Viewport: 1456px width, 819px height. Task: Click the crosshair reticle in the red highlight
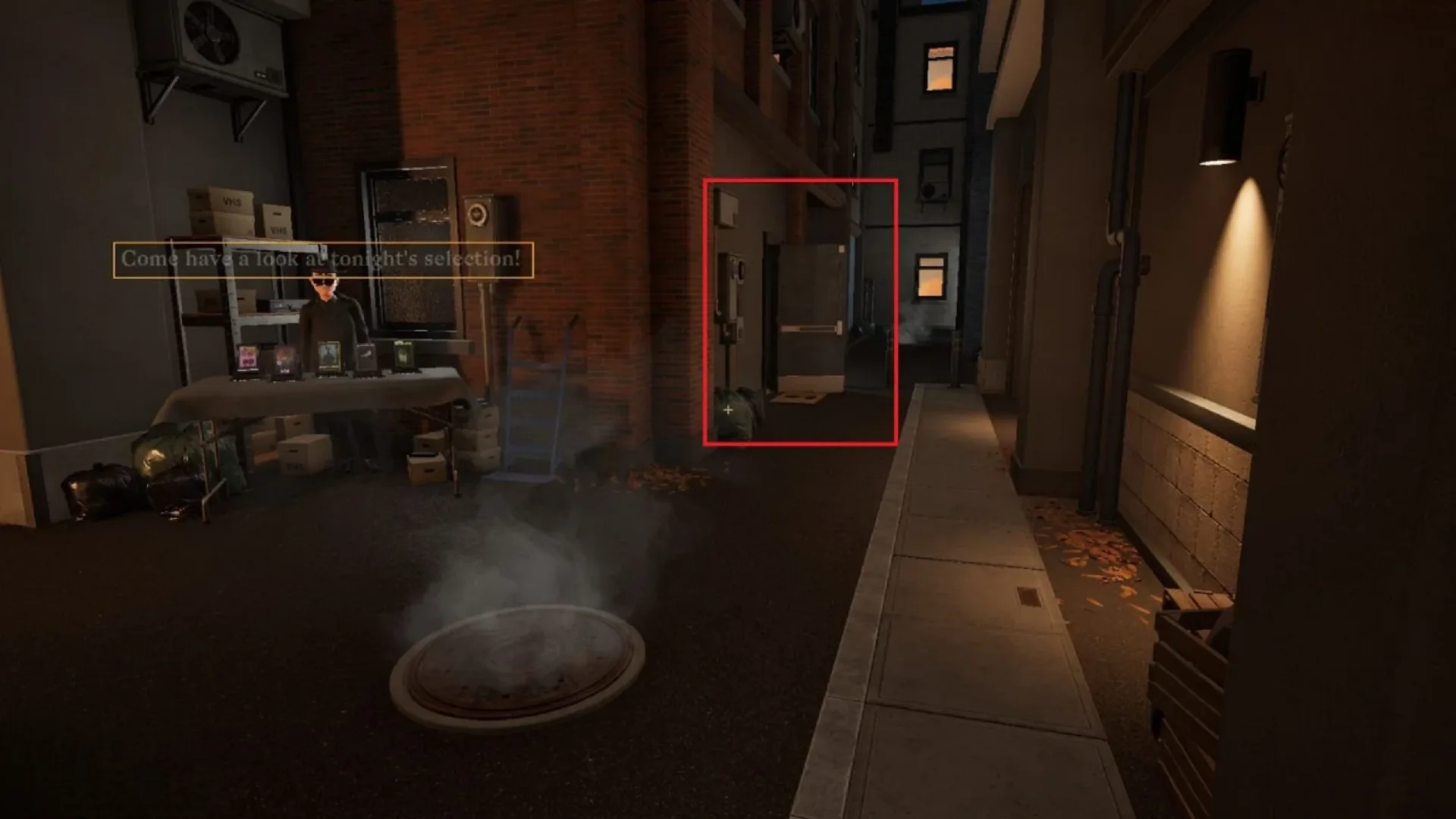pos(728,409)
